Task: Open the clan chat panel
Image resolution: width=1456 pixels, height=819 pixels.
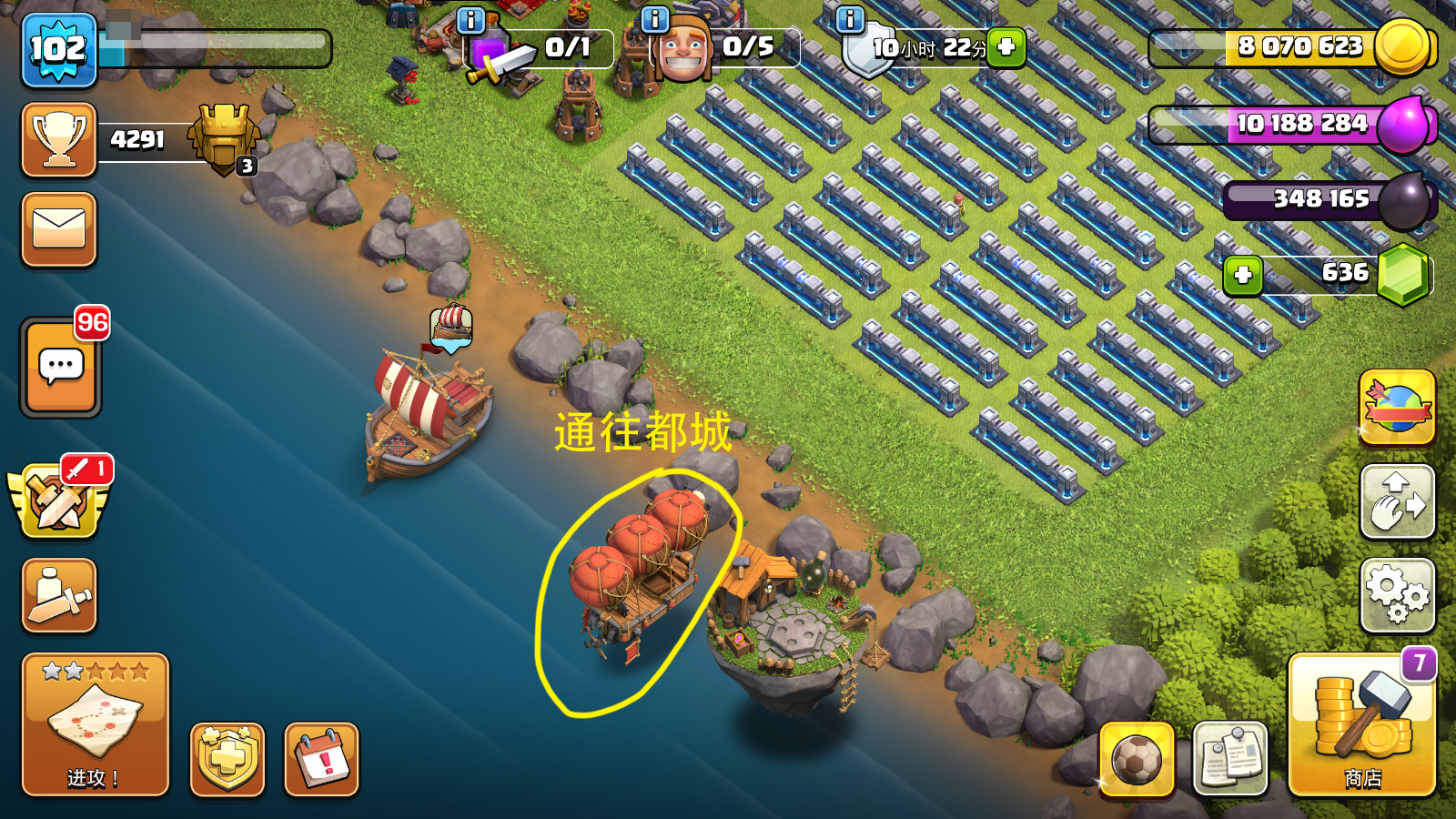Action: [x=61, y=367]
